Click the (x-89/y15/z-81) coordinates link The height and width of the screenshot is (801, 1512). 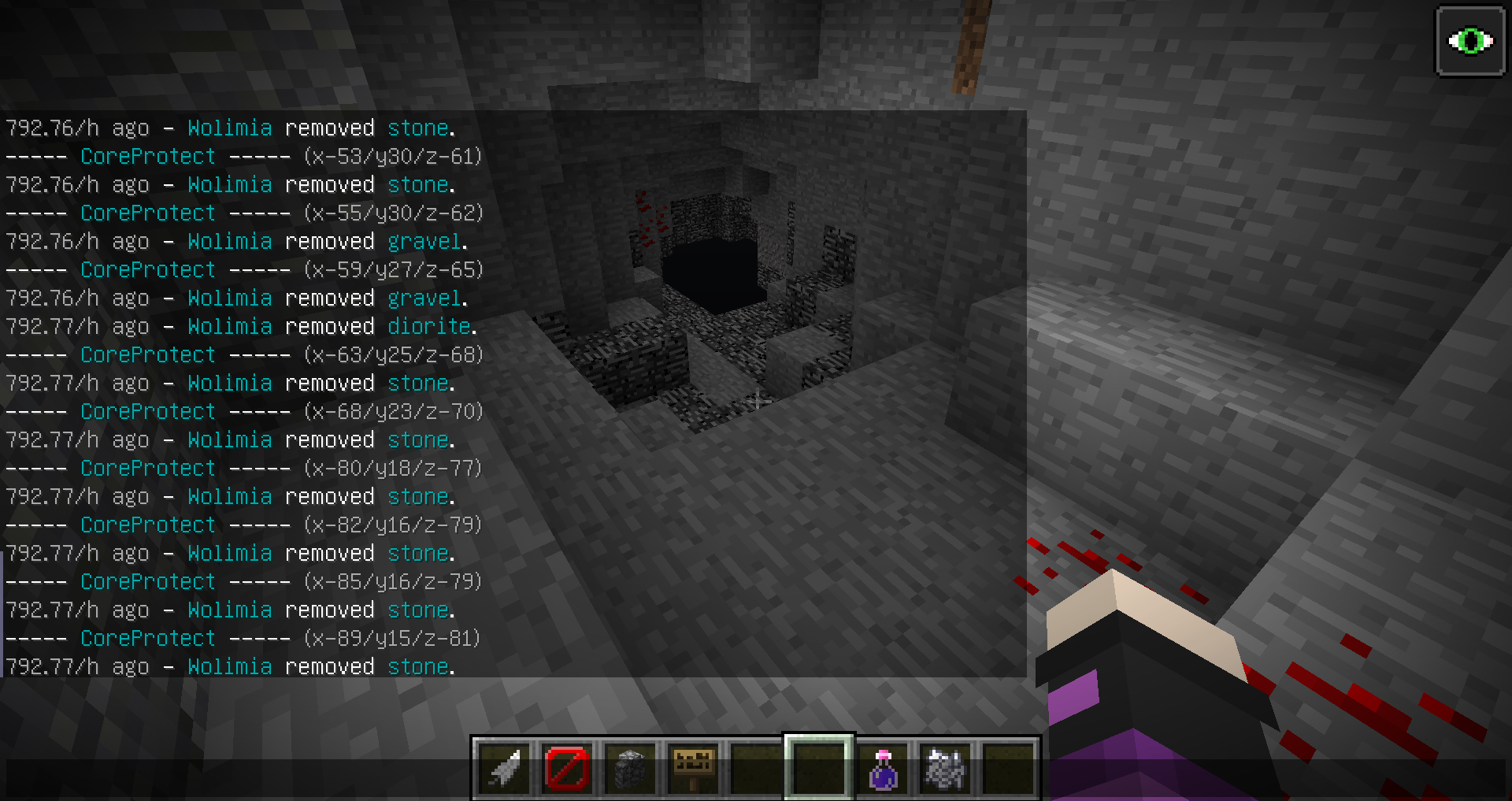click(x=393, y=639)
